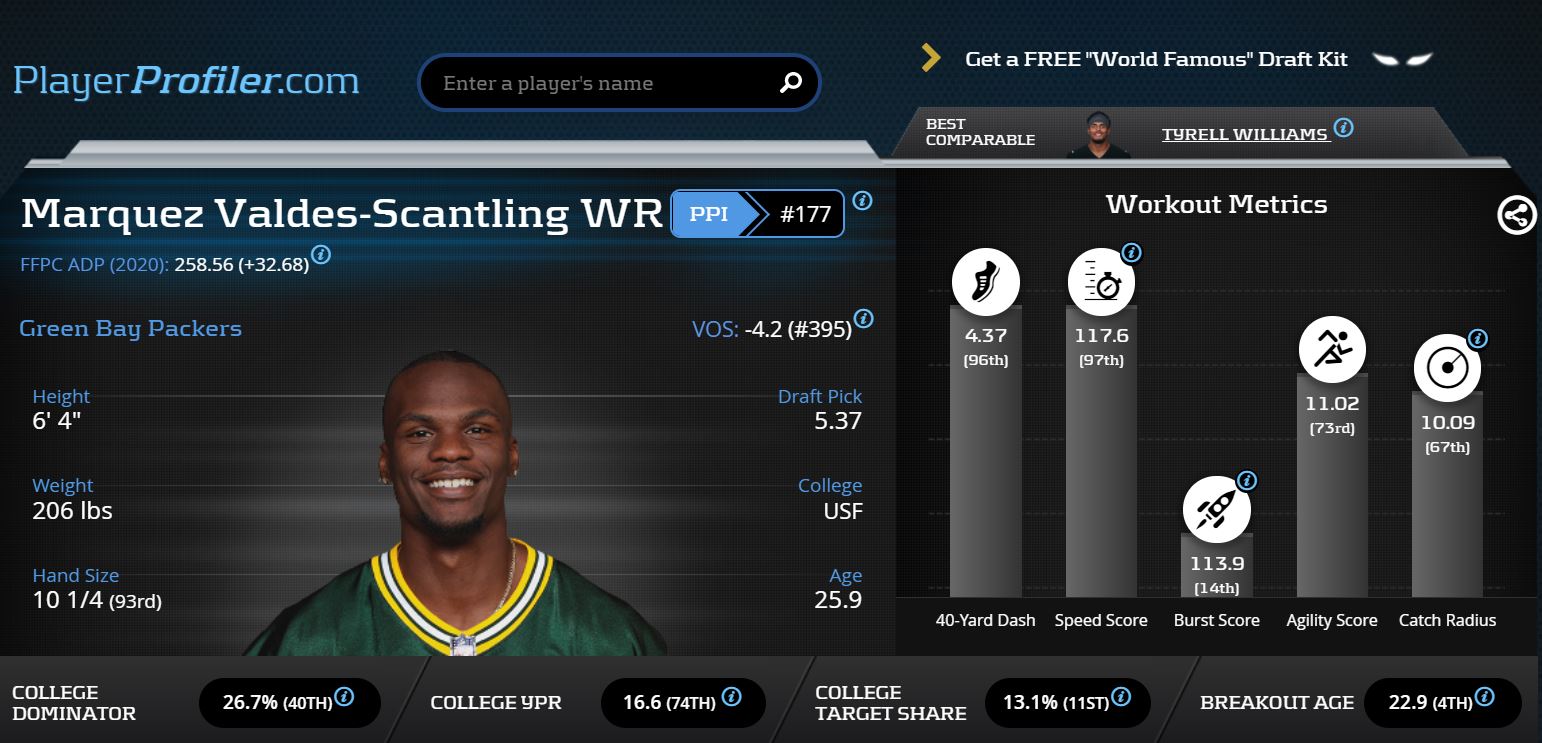The height and width of the screenshot is (743, 1542).
Task: Open the VOS info icon
Action: pos(864,319)
